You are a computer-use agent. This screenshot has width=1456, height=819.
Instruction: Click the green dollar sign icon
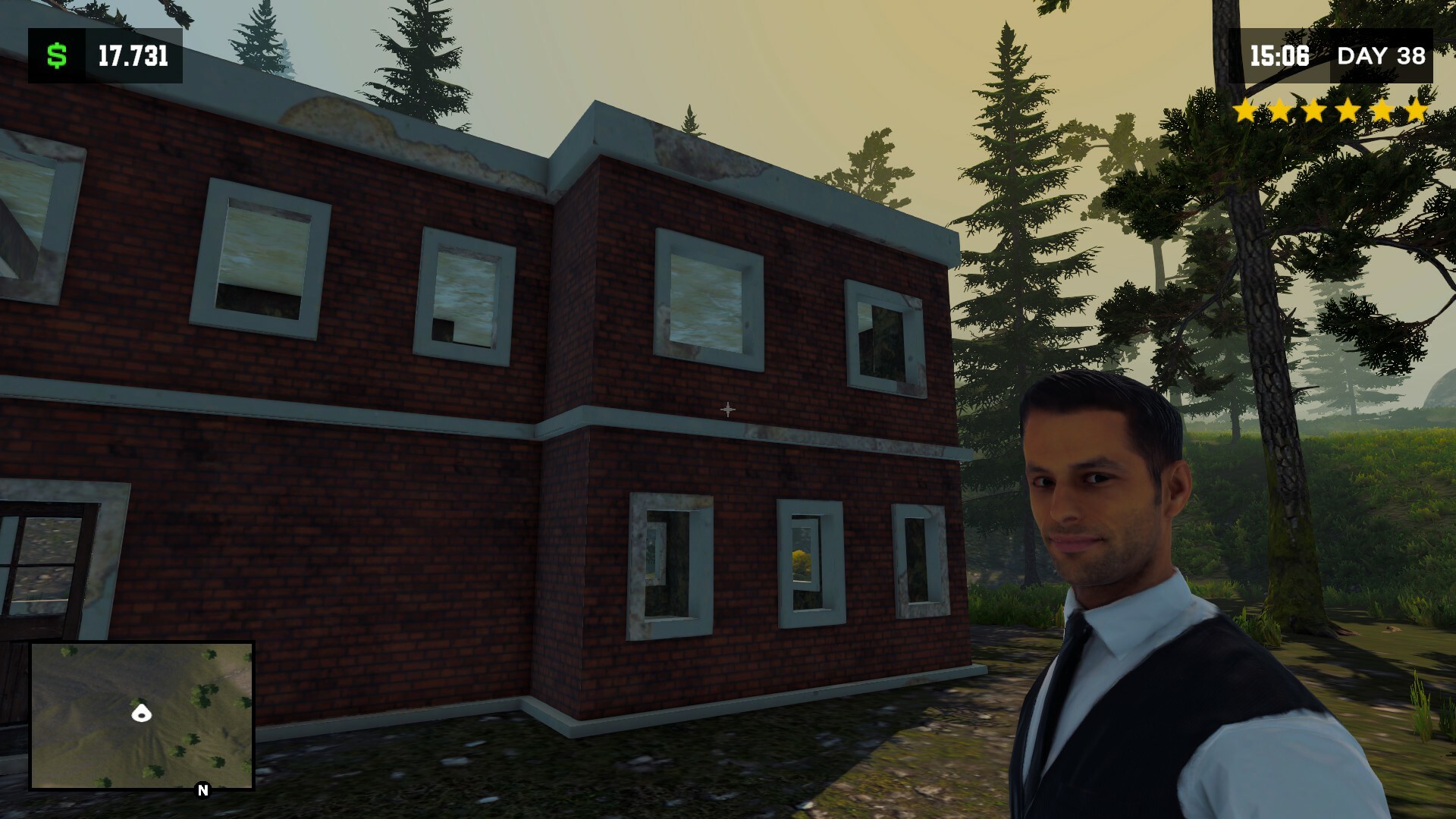[55, 55]
